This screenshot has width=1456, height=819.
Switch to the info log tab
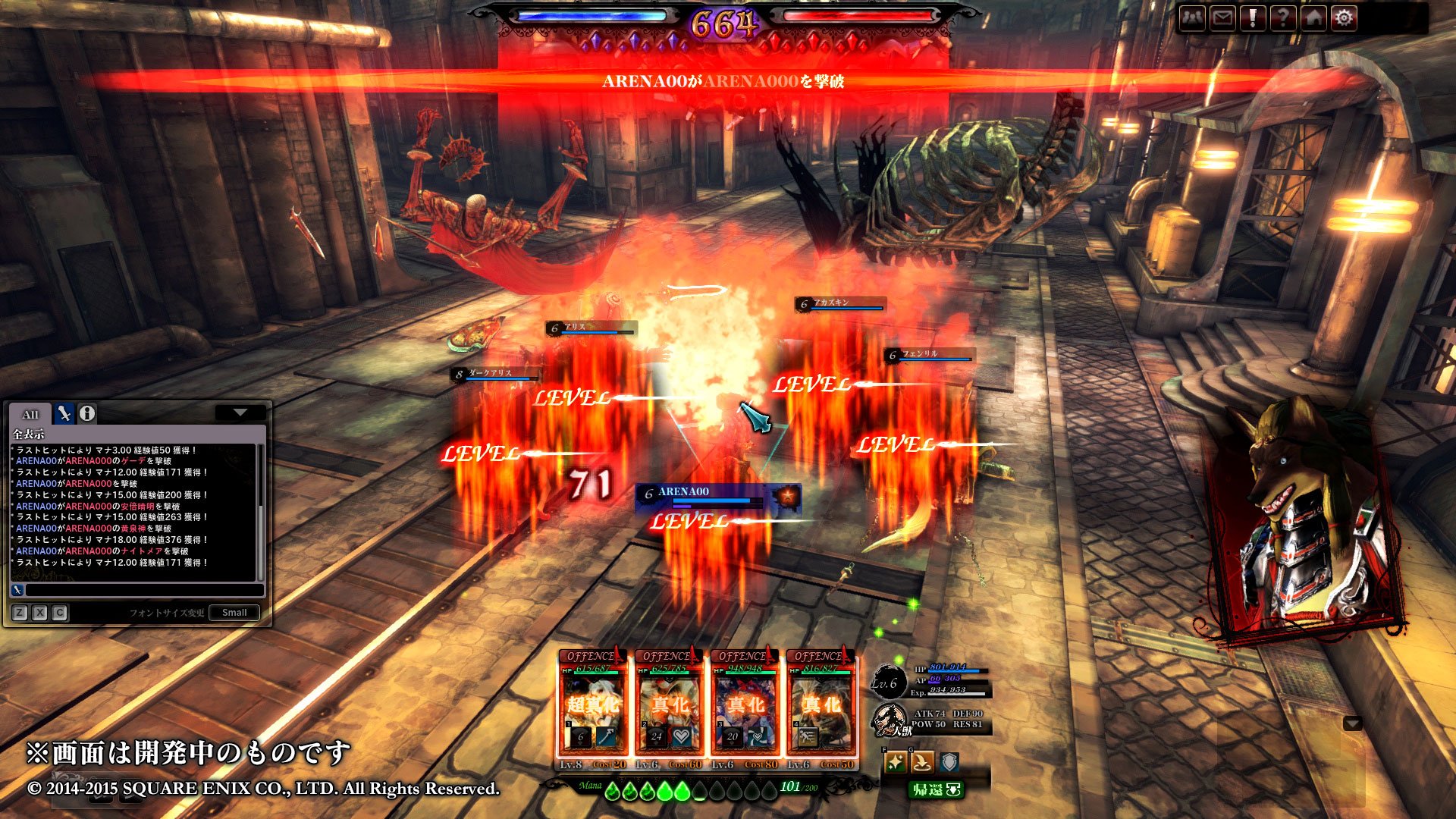pyautogui.click(x=87, y=413)
